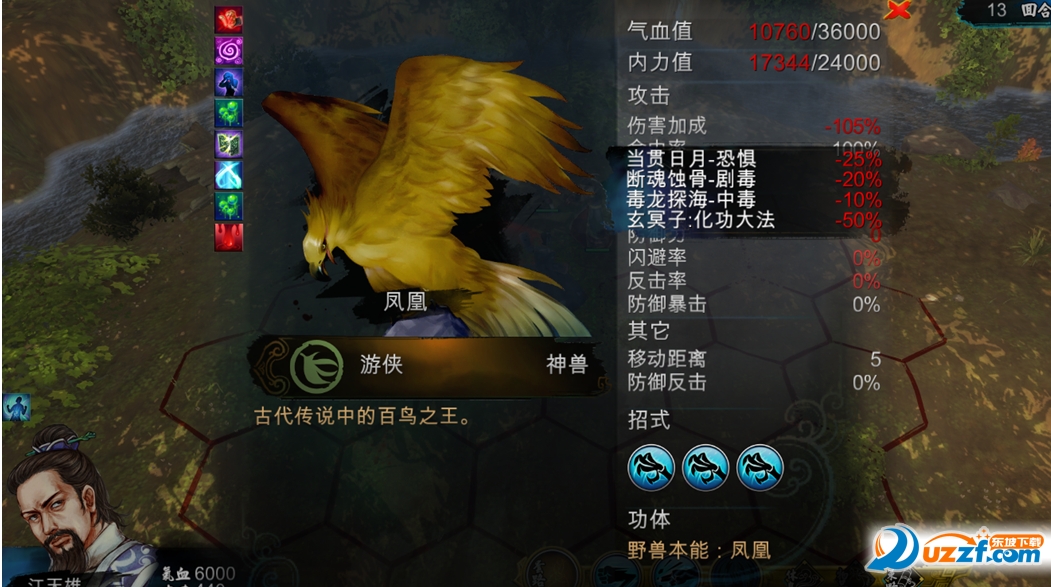Click the blue head-clutching figure debuff icon
Image resolution: width=1051 pixels, height=587 pixels.
coord(229,82)
